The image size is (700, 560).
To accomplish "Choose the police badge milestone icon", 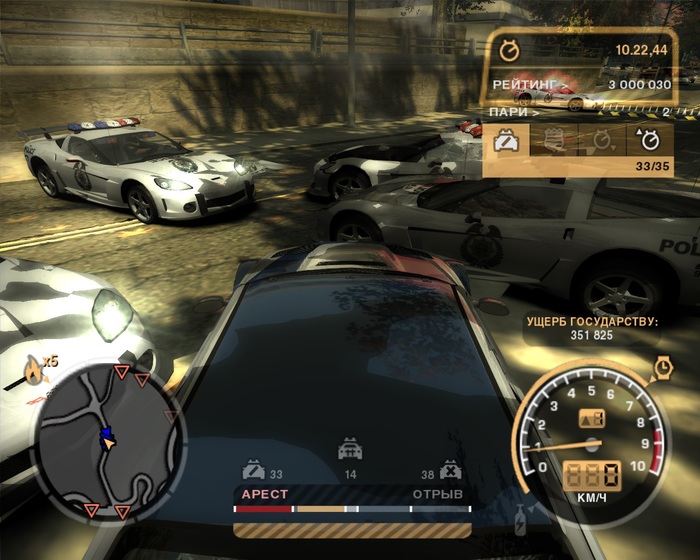I will [553, 142].
